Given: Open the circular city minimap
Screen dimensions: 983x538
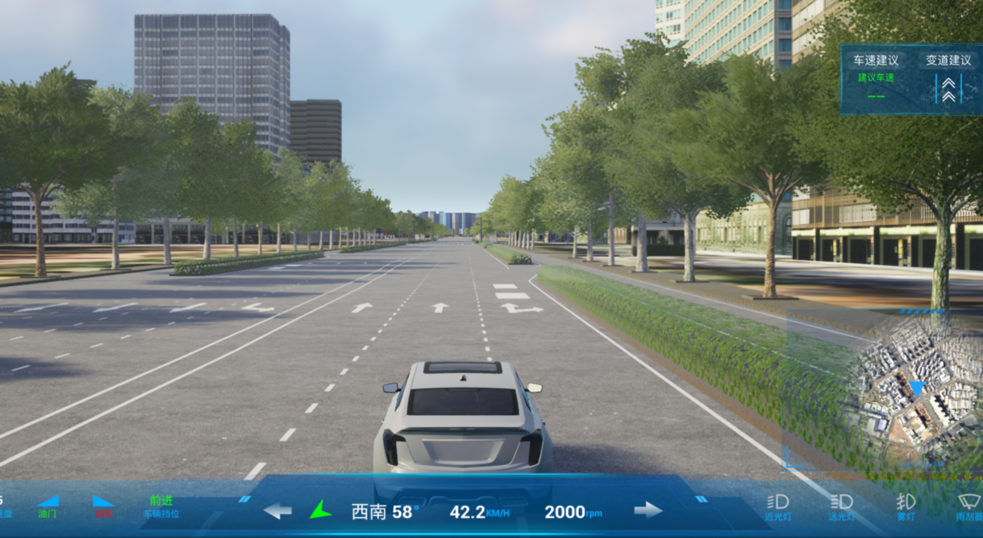Looking at the screenshot, I should (x=915, y=389).
